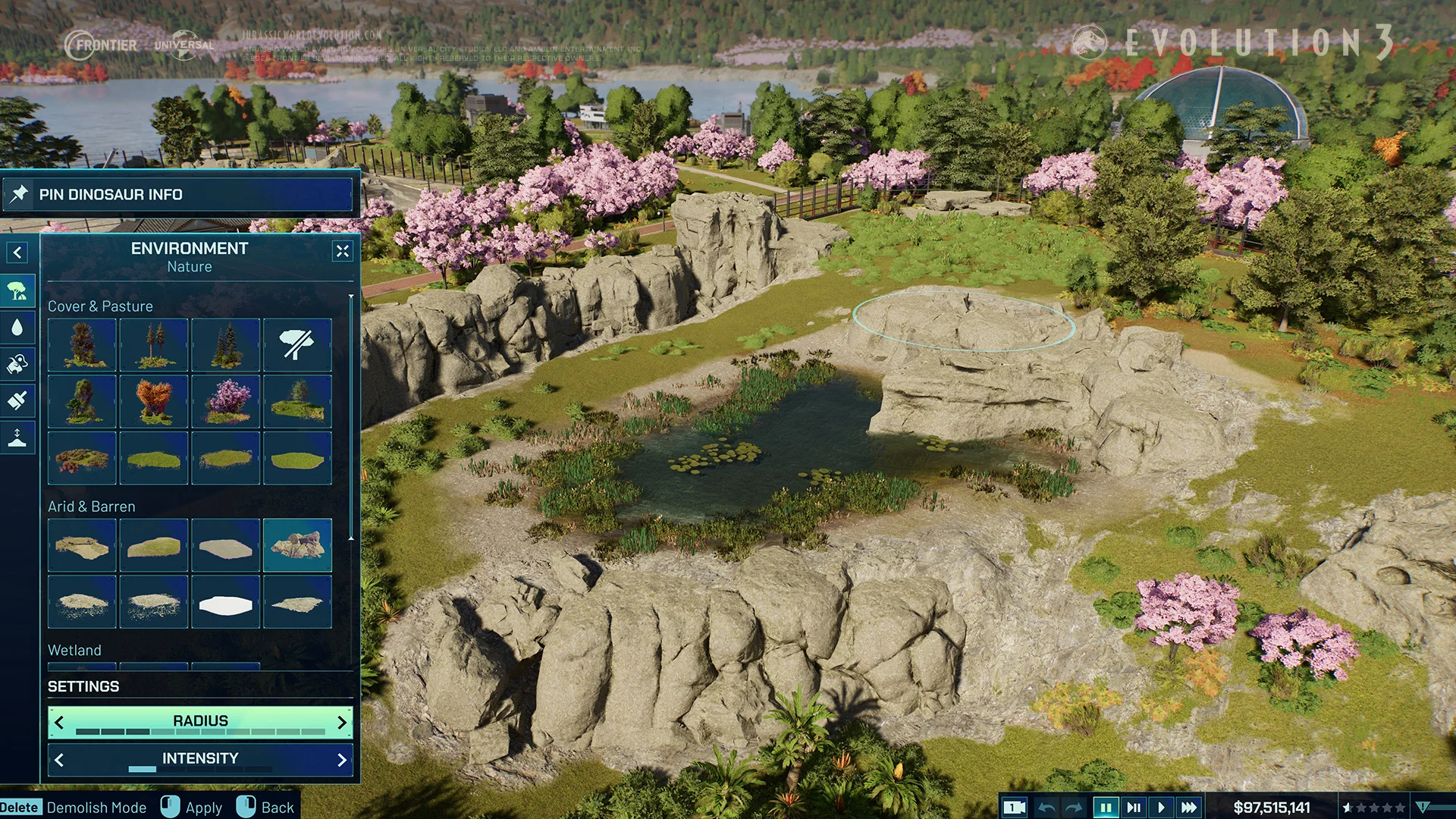
Task: Increase the brush Radius with the right arrow
Action: [341, 723]
